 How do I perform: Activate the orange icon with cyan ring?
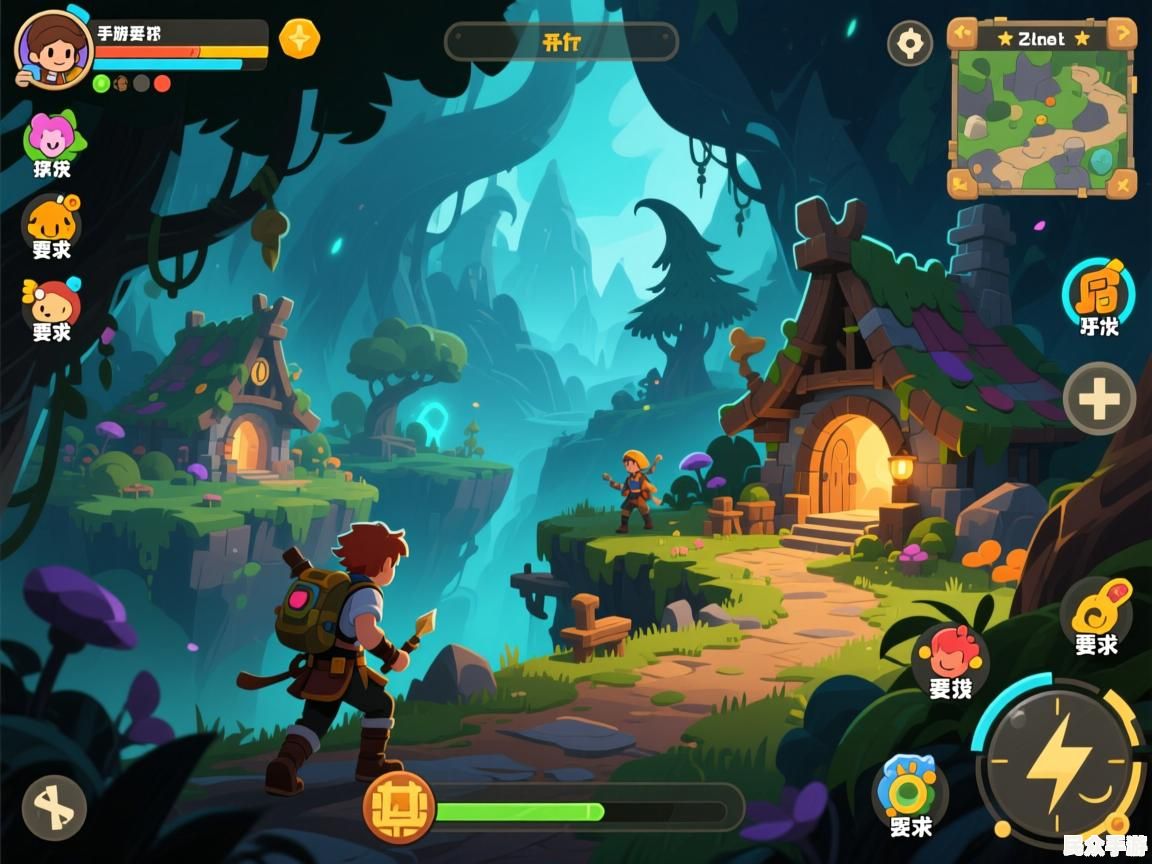1098,291
